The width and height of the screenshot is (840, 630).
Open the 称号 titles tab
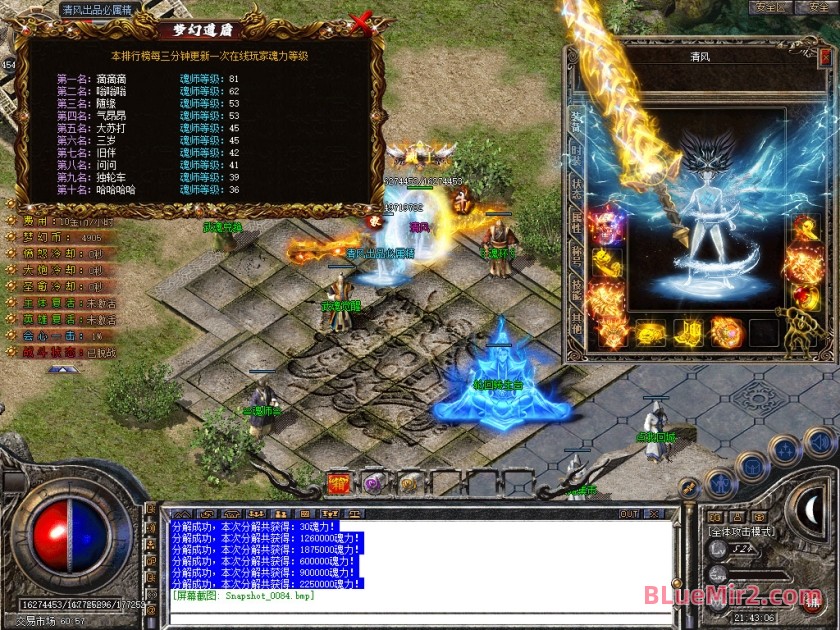coord(576,254)
